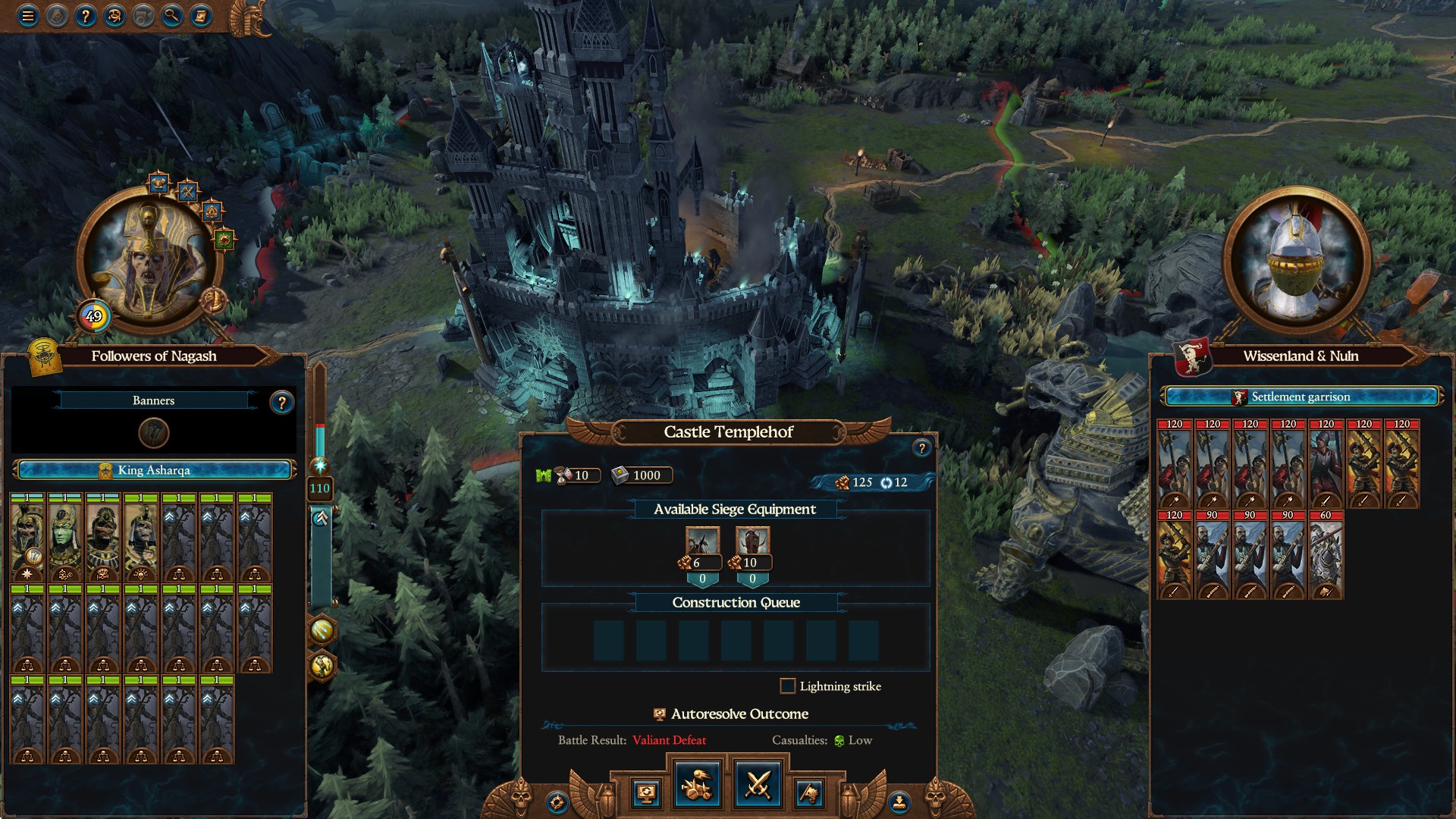Select the first lord unit card with star icon
This screenshot has width=1456, height=819.
(28, 538)
